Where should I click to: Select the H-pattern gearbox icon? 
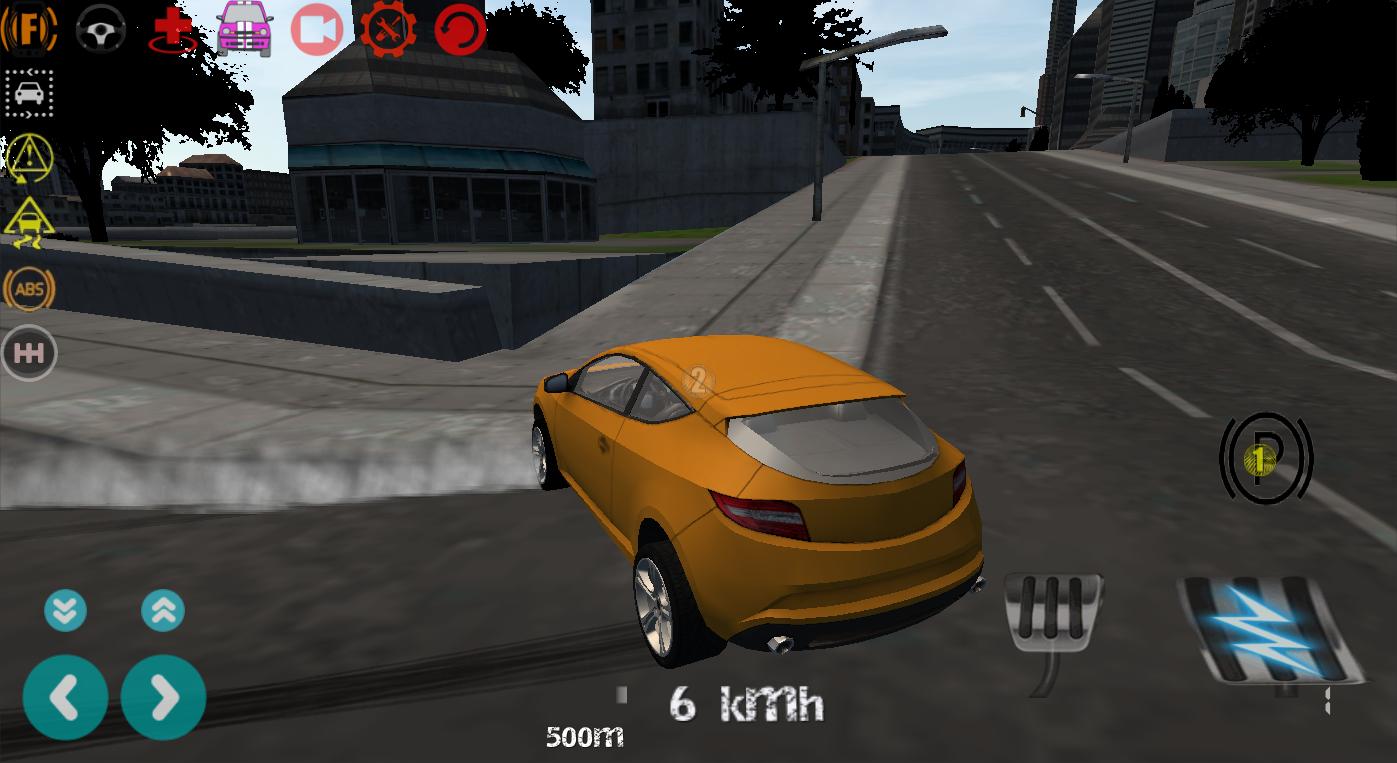click(31, 353)
